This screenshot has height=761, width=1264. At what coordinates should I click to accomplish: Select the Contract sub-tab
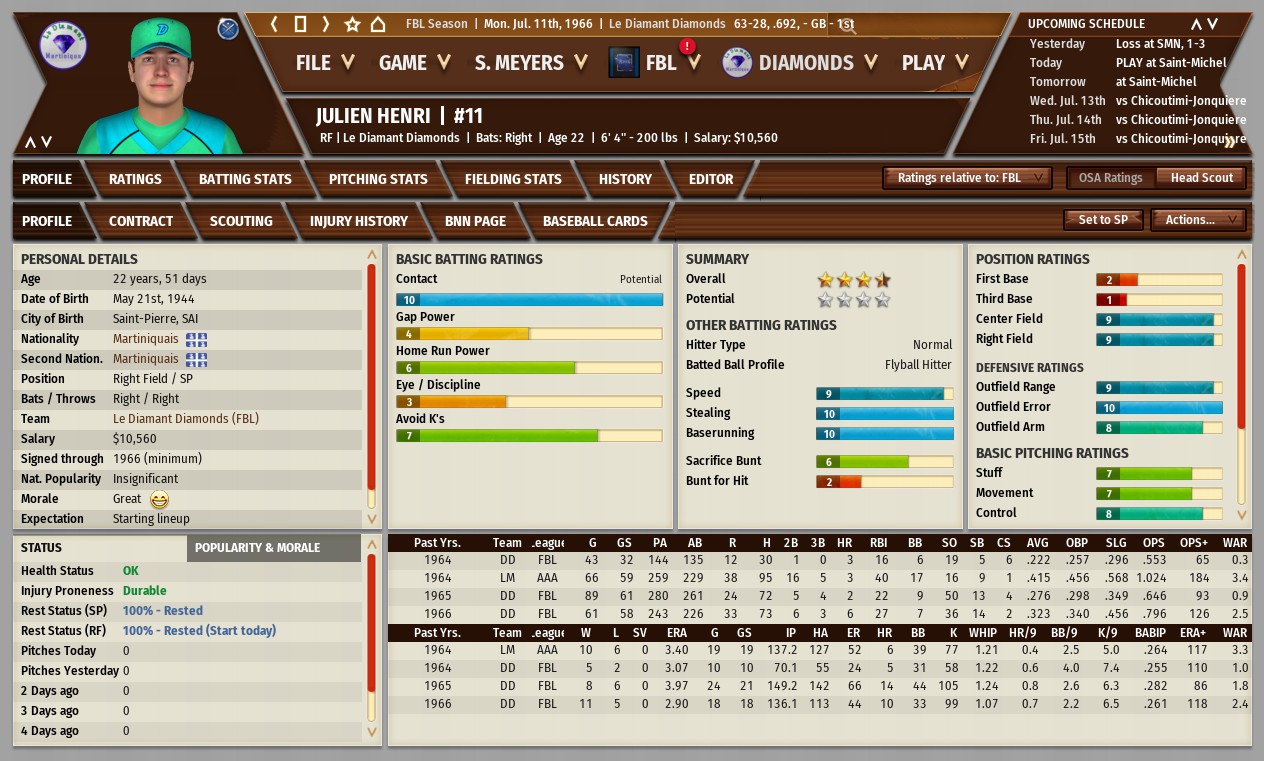click(x=141, y=221)
